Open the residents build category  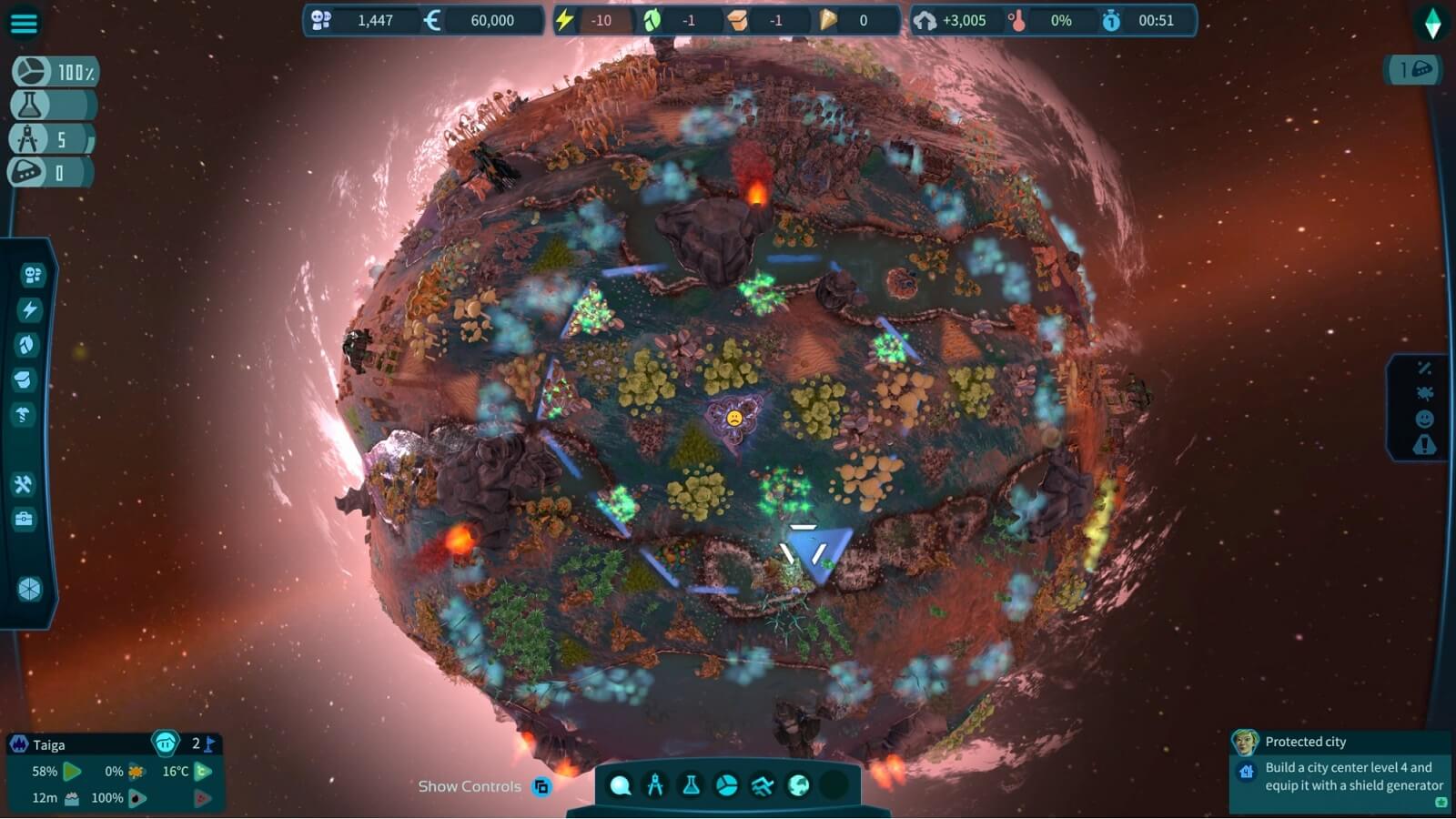click(x=32, y=275)
